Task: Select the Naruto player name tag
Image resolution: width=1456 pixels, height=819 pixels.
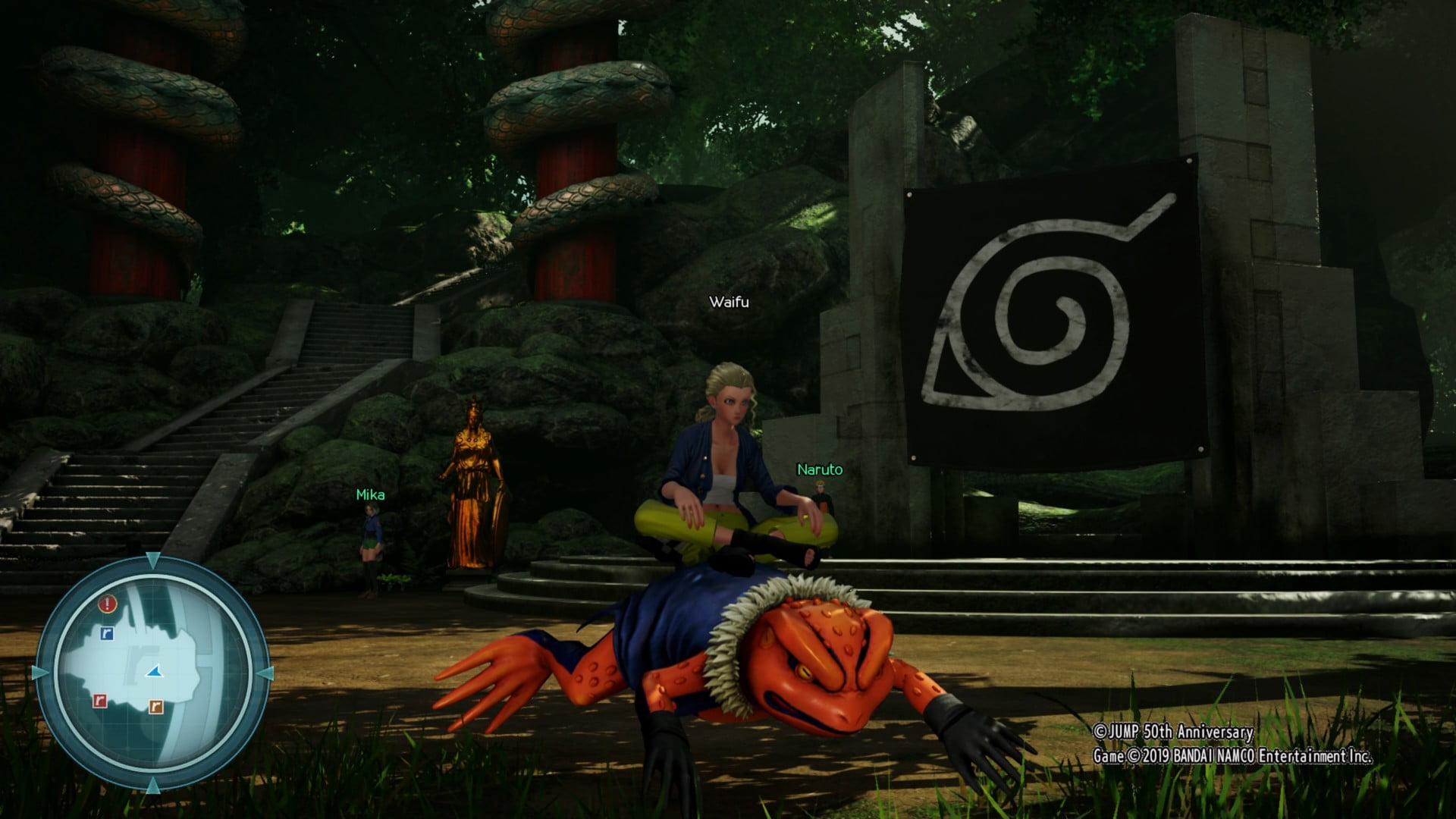Action: [x=820, y=470]
